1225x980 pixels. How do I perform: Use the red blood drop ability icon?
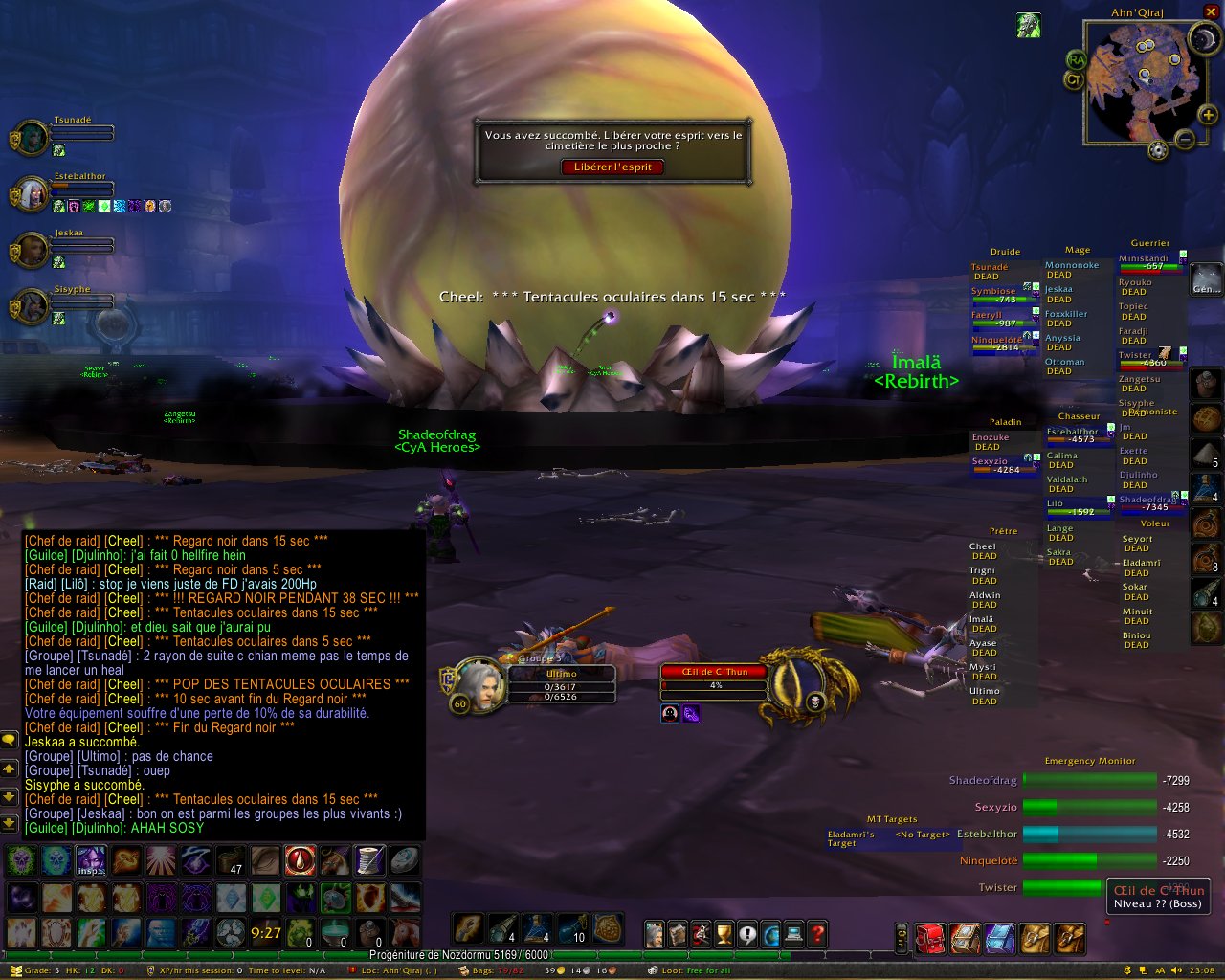(300, 860)
